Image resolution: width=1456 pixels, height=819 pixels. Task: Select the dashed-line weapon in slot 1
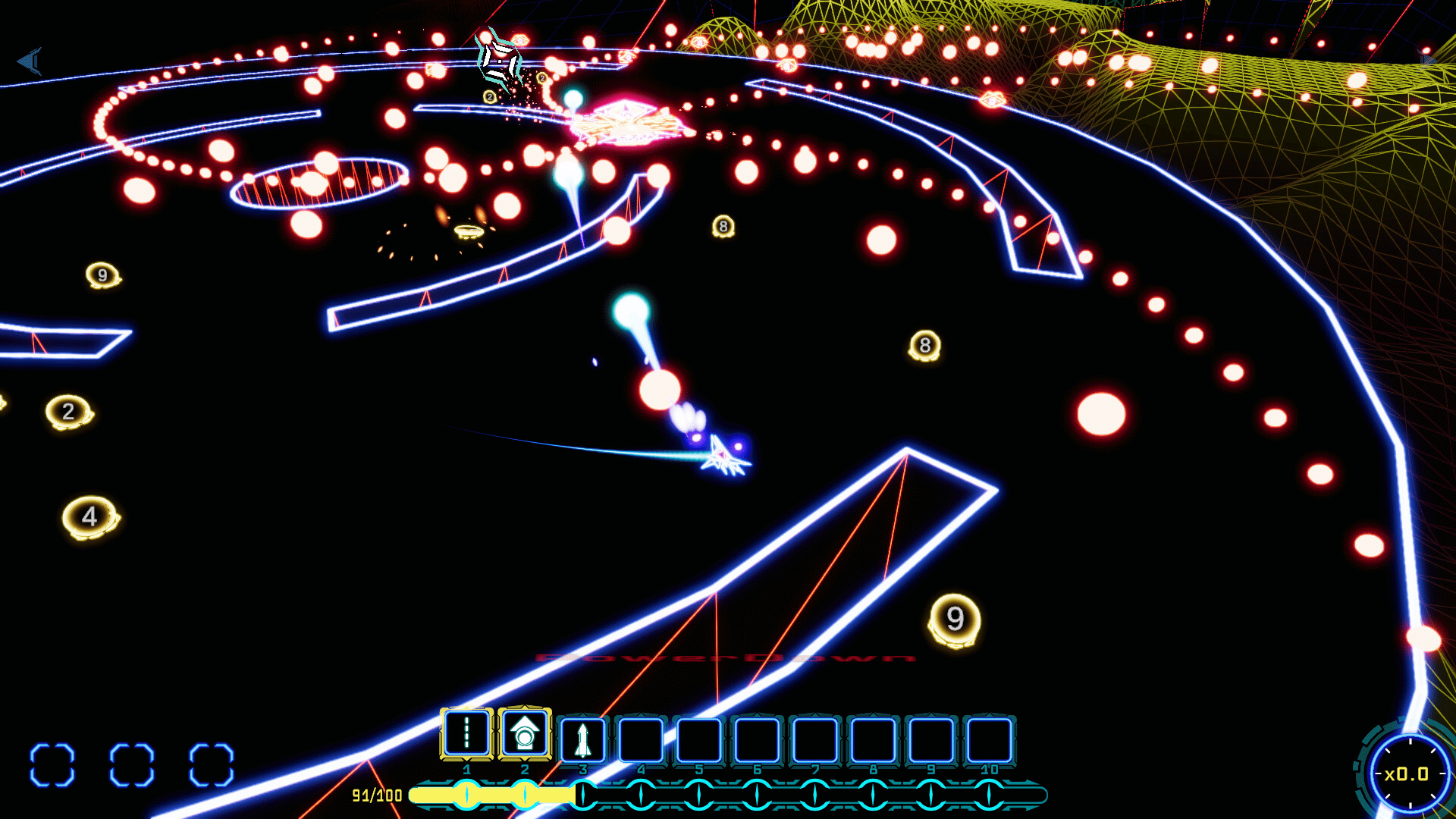point(466,733)
